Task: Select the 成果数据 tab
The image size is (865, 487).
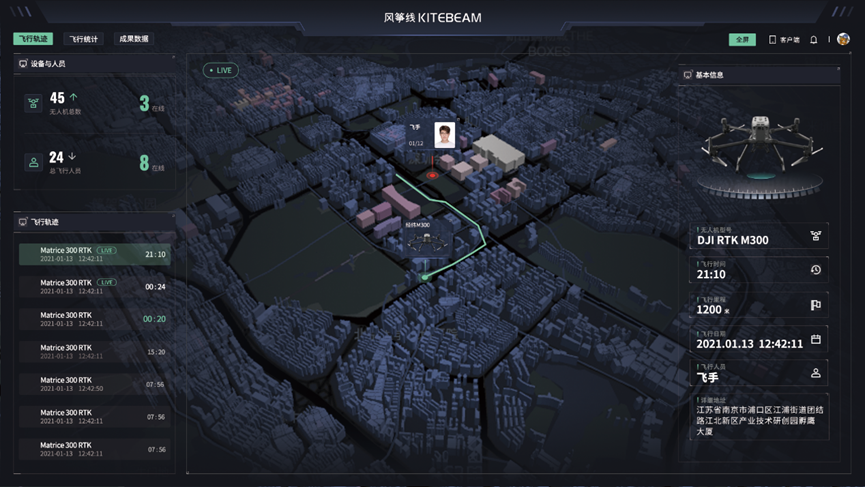Action: (x=133, y=39)
